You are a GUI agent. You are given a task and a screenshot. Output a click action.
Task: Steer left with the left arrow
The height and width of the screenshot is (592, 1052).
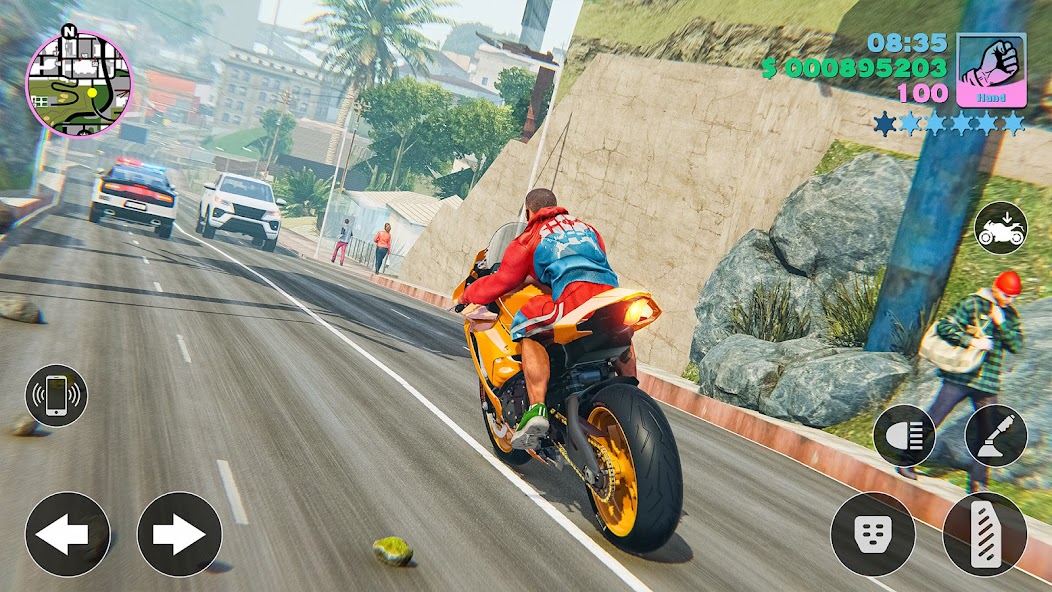(x=67, y=534)
